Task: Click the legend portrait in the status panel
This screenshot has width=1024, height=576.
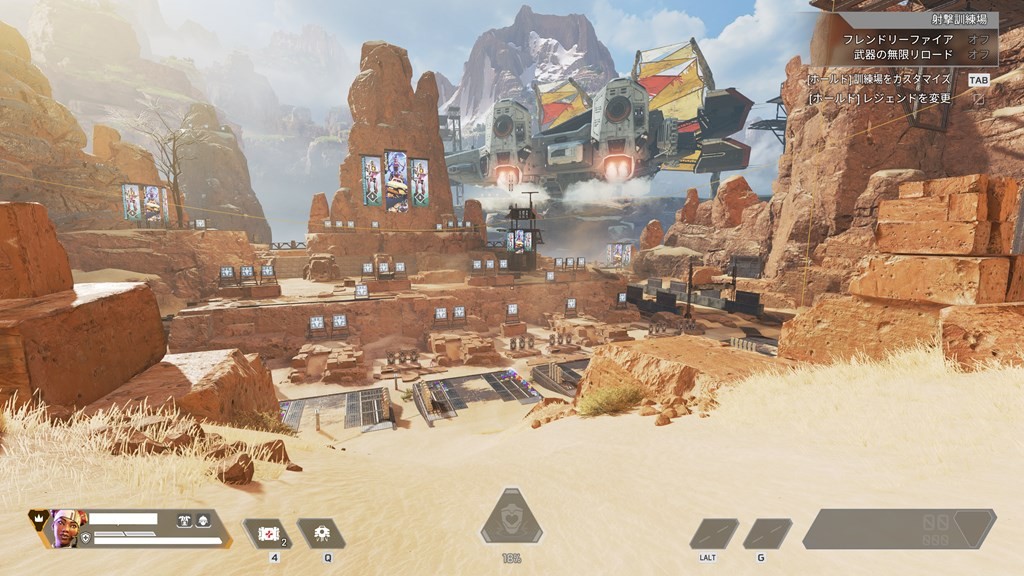Action: 65,526
